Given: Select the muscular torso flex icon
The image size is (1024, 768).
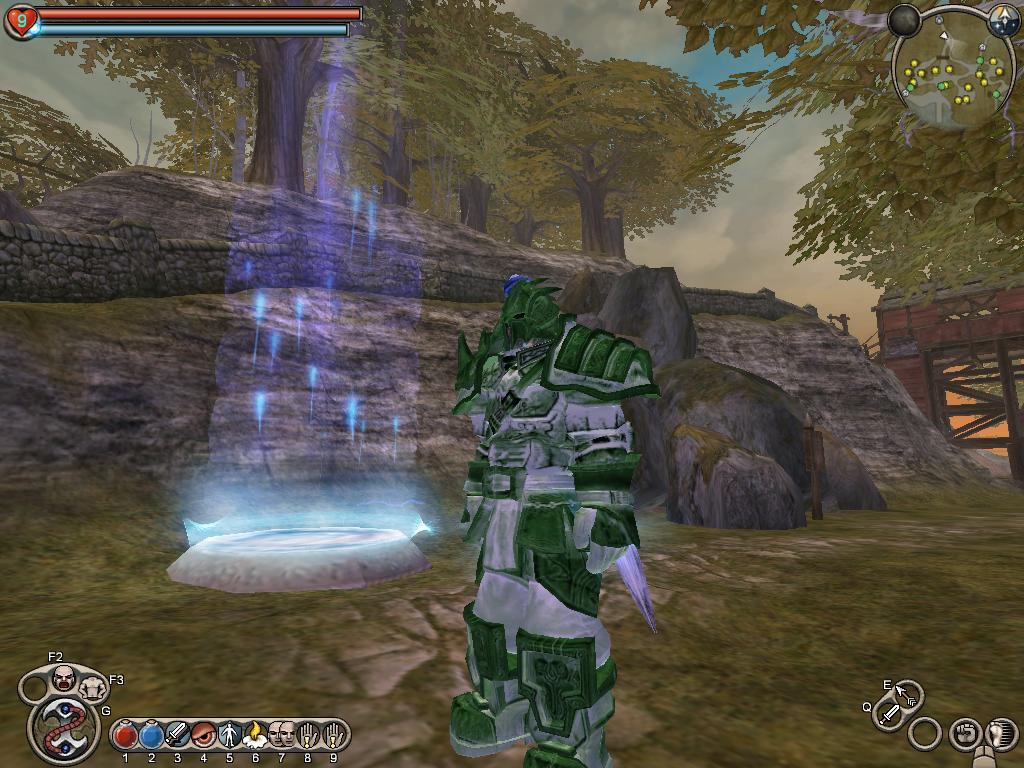Looking at the screenshot, I should click(x=94, y=688).
